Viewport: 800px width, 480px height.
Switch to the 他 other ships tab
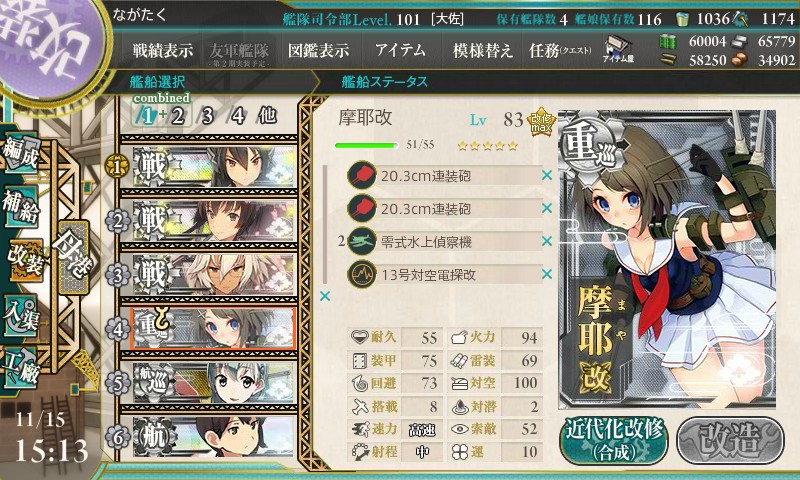(266, 114)
